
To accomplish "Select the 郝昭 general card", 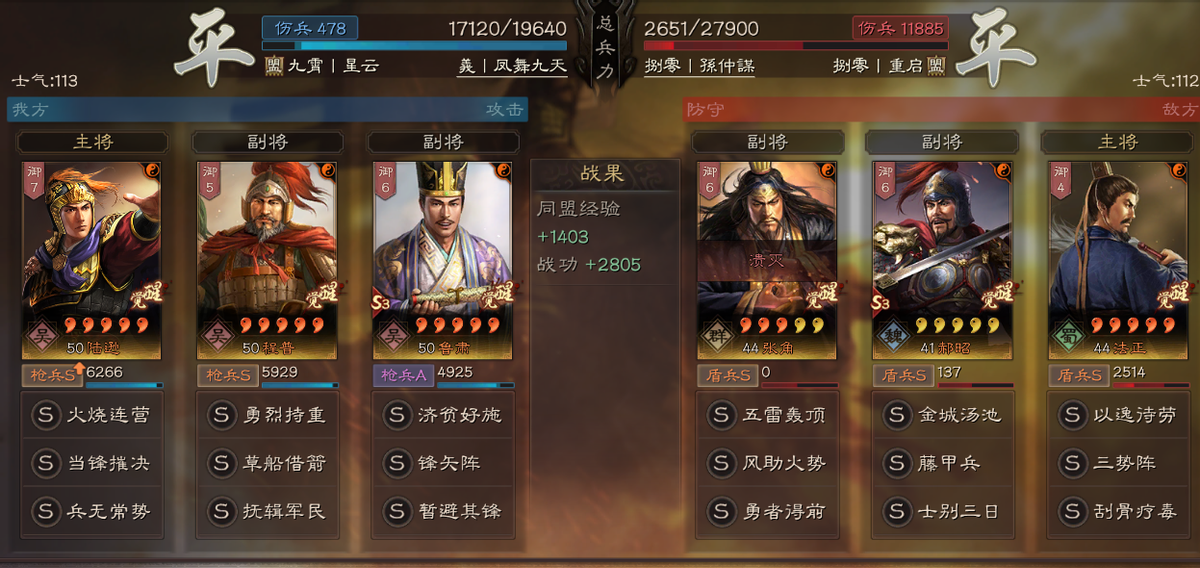I will coord(942,255).
